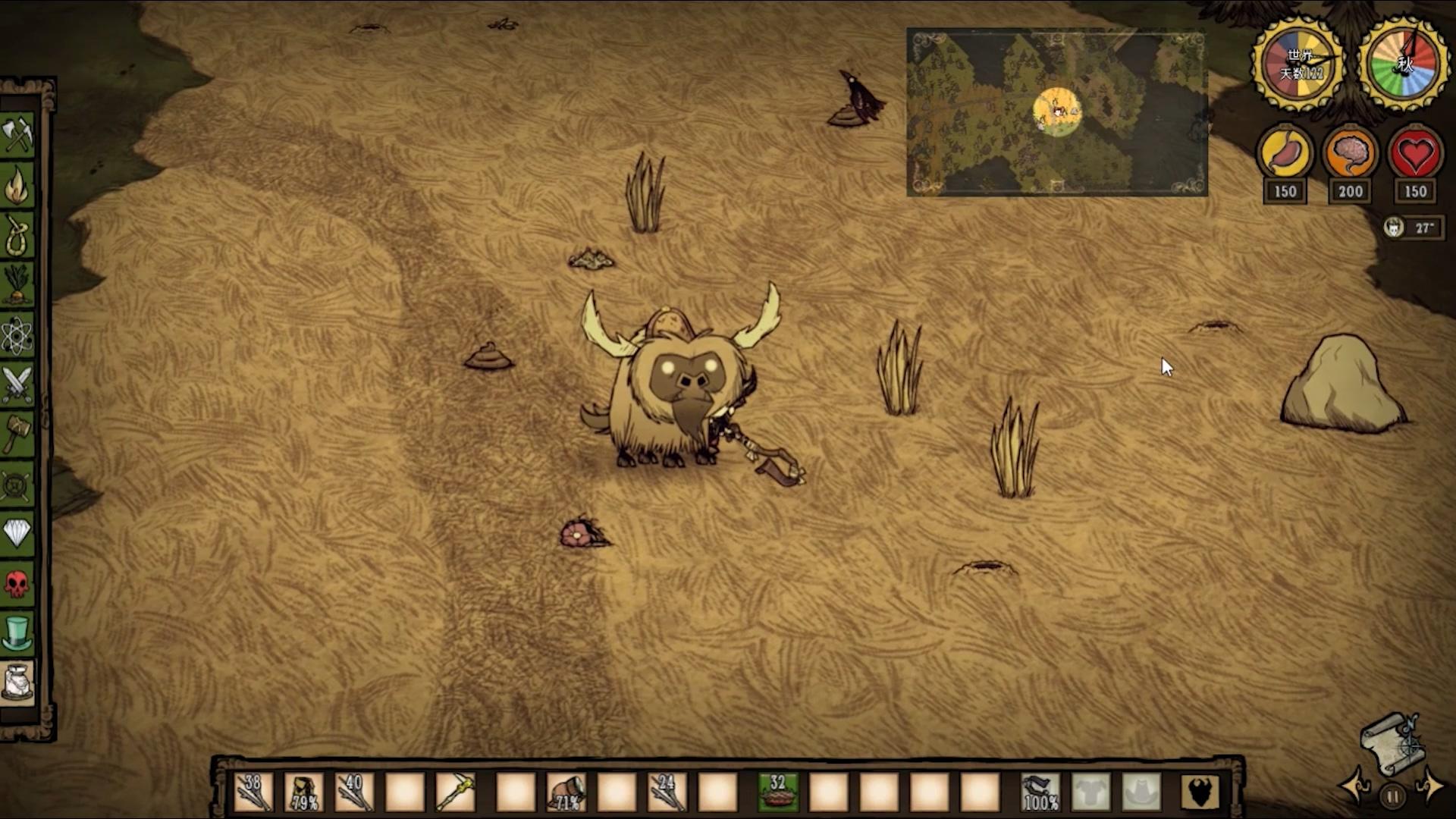The image size is (1456, 819).
Task: Pause the game
Action: [x=1392, y=796]
